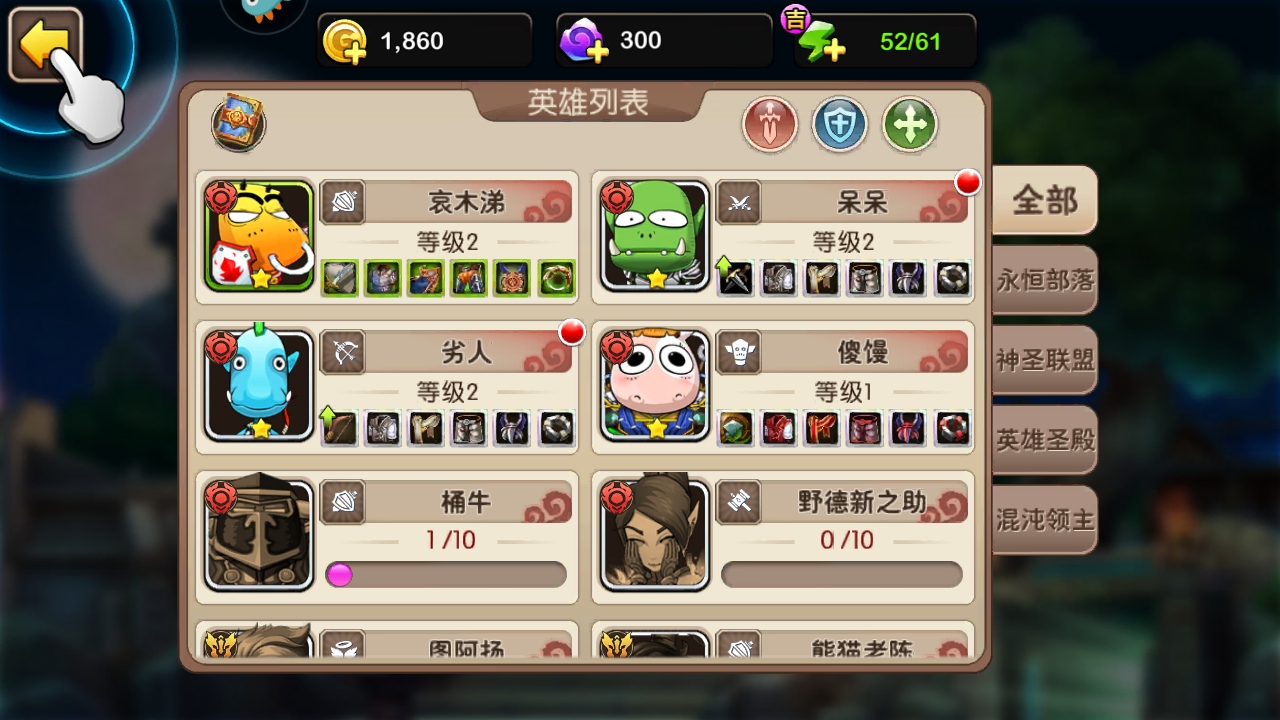1280x720 pixels.
Task: Open the hero card book icon
Action: 238,123
